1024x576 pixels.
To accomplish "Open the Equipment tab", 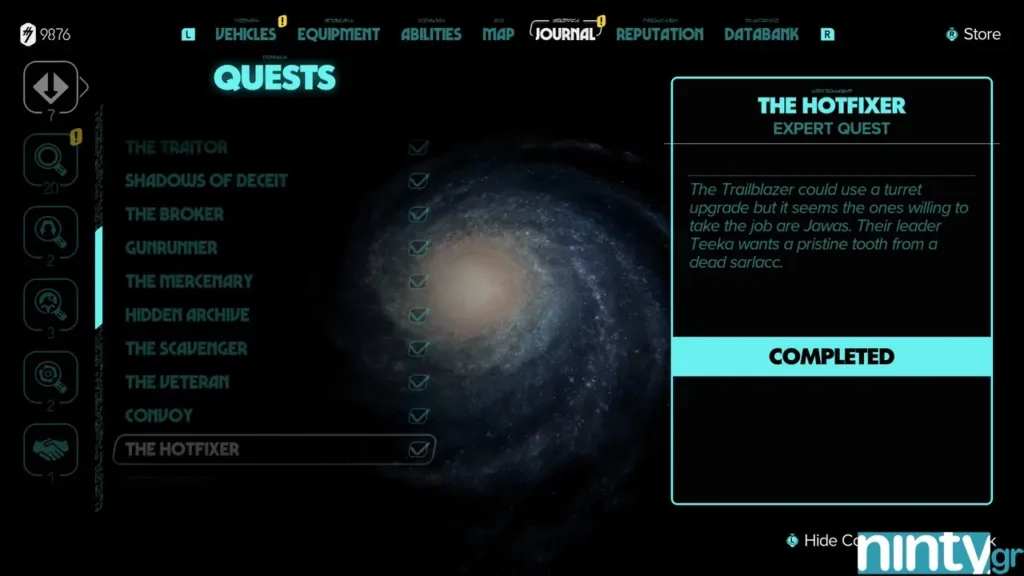I will (x=338, y=34).
